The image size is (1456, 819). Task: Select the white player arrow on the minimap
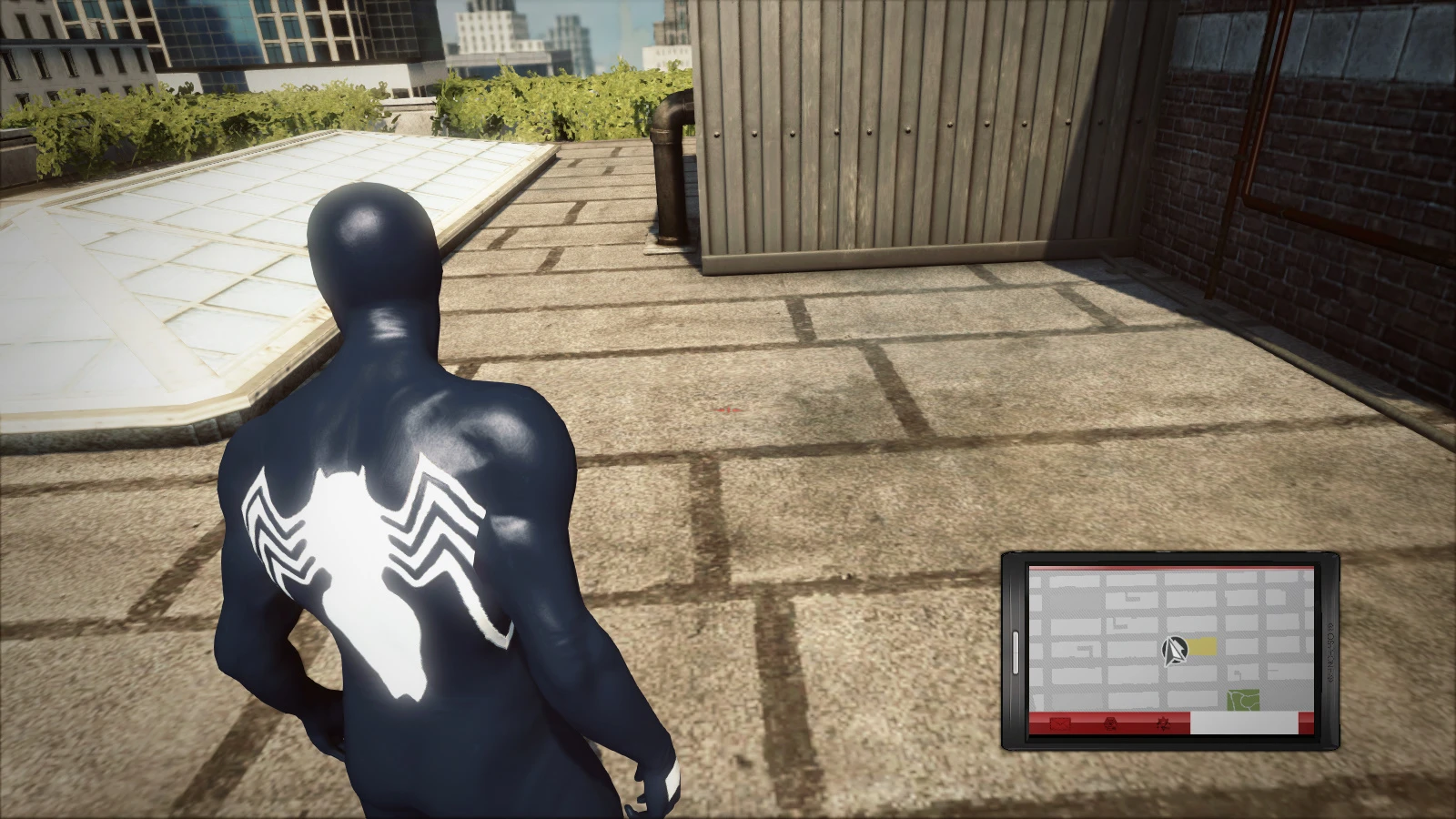point(1176,650)
